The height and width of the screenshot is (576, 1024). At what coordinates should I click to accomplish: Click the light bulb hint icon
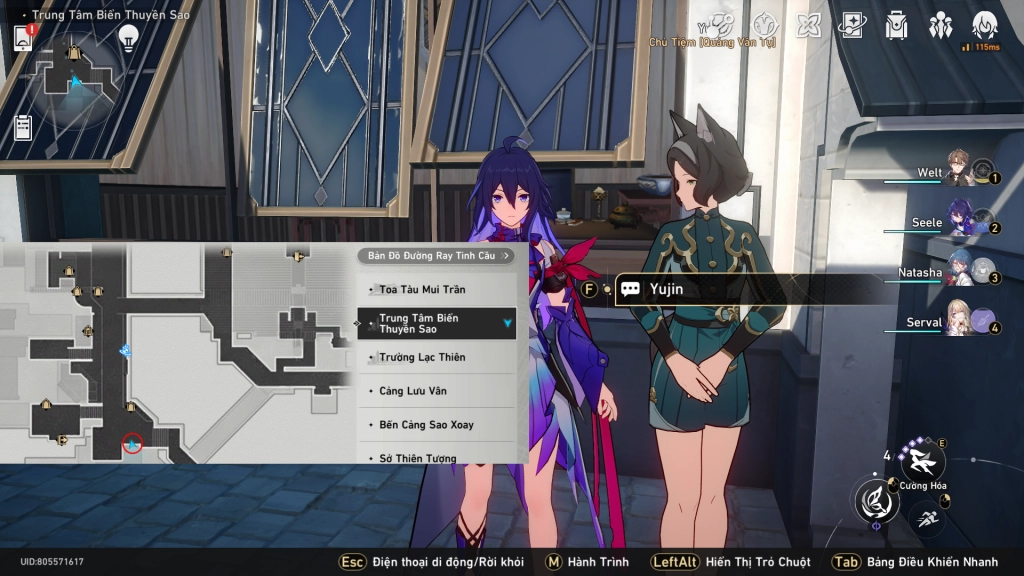(x=128, y=37)
